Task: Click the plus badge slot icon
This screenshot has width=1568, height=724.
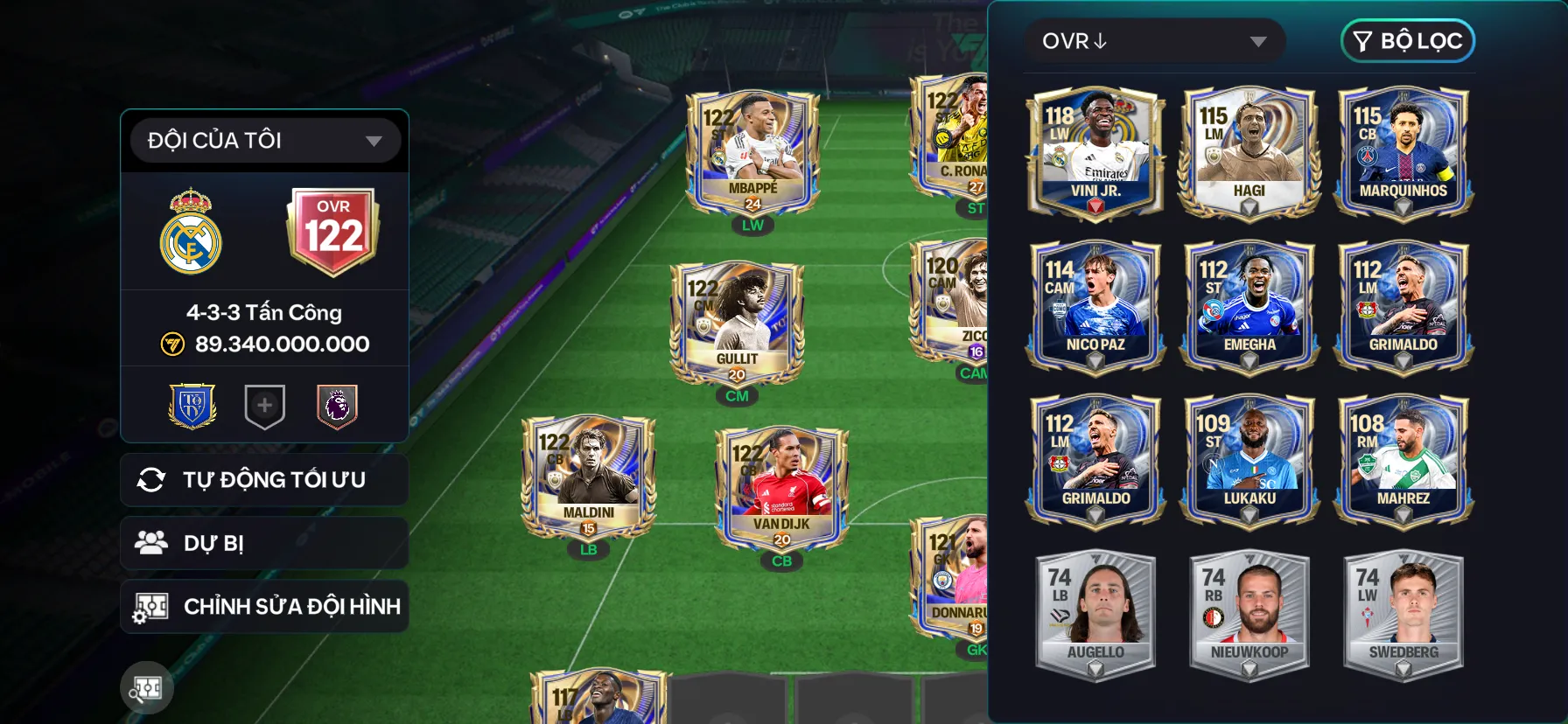Action: tap(264, 404)
